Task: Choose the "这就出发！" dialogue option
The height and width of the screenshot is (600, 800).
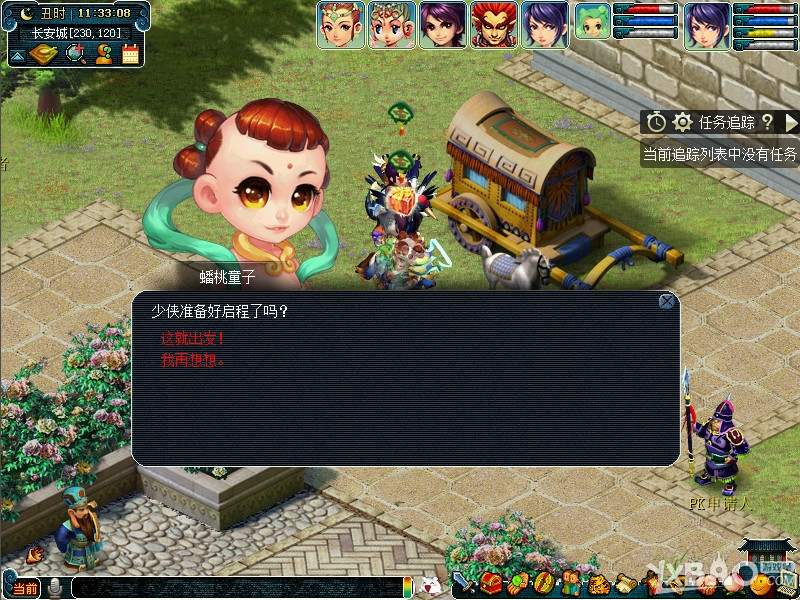Action: 193,338
